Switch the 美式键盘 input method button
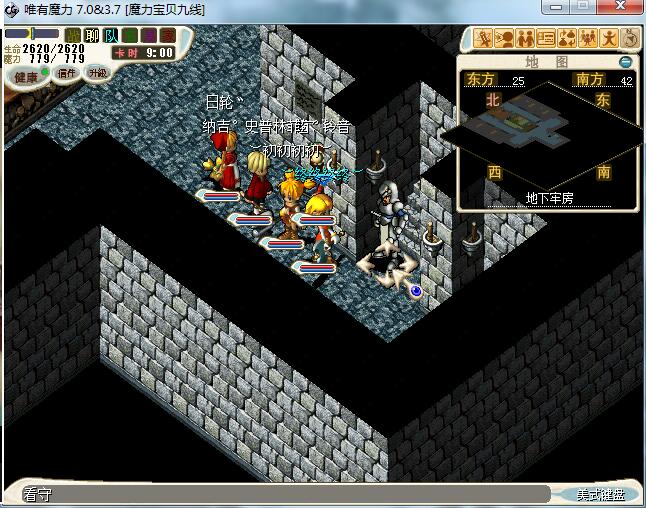646x508 pixels. click(x=600, y=494)
